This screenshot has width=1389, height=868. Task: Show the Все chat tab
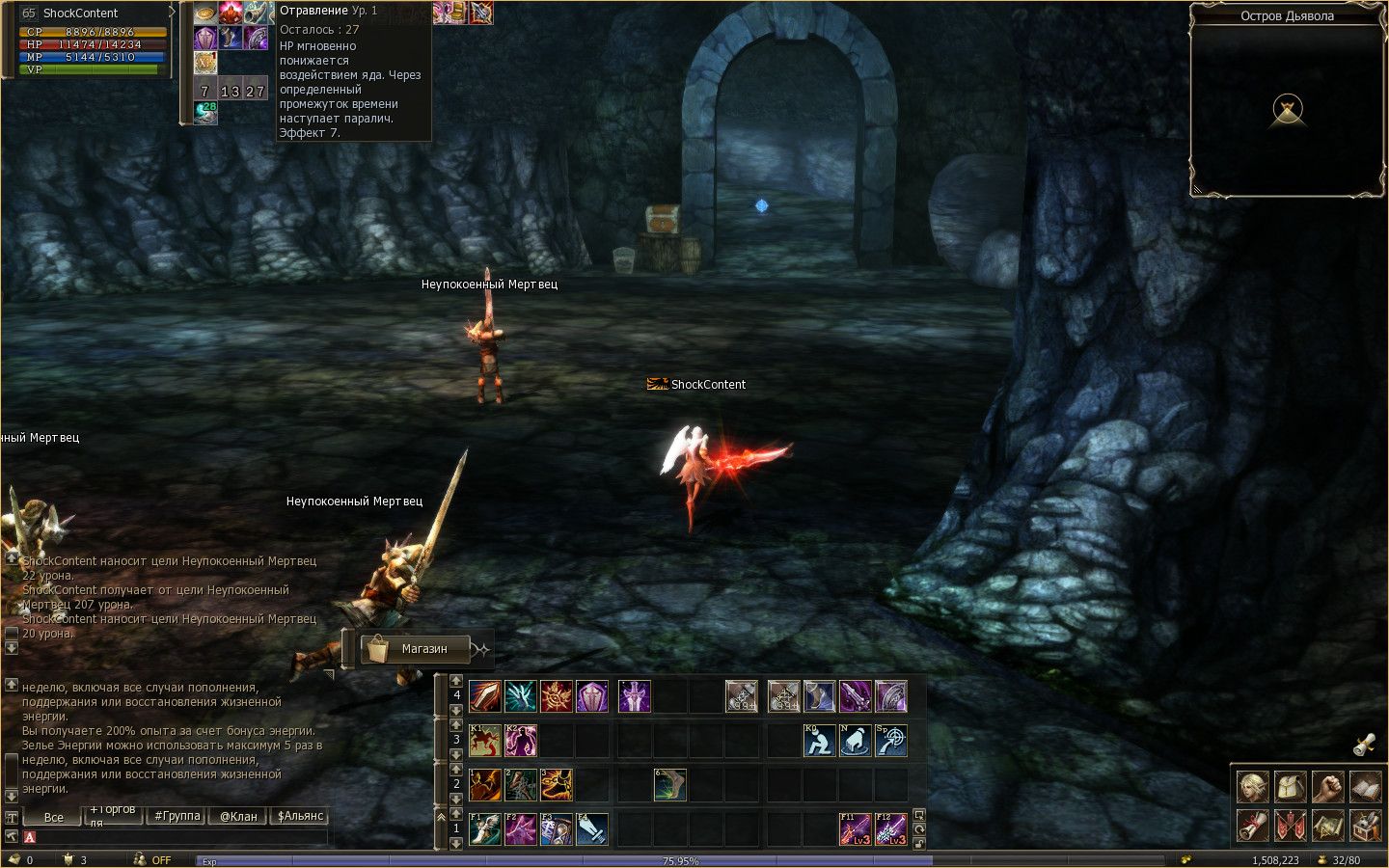54,817
